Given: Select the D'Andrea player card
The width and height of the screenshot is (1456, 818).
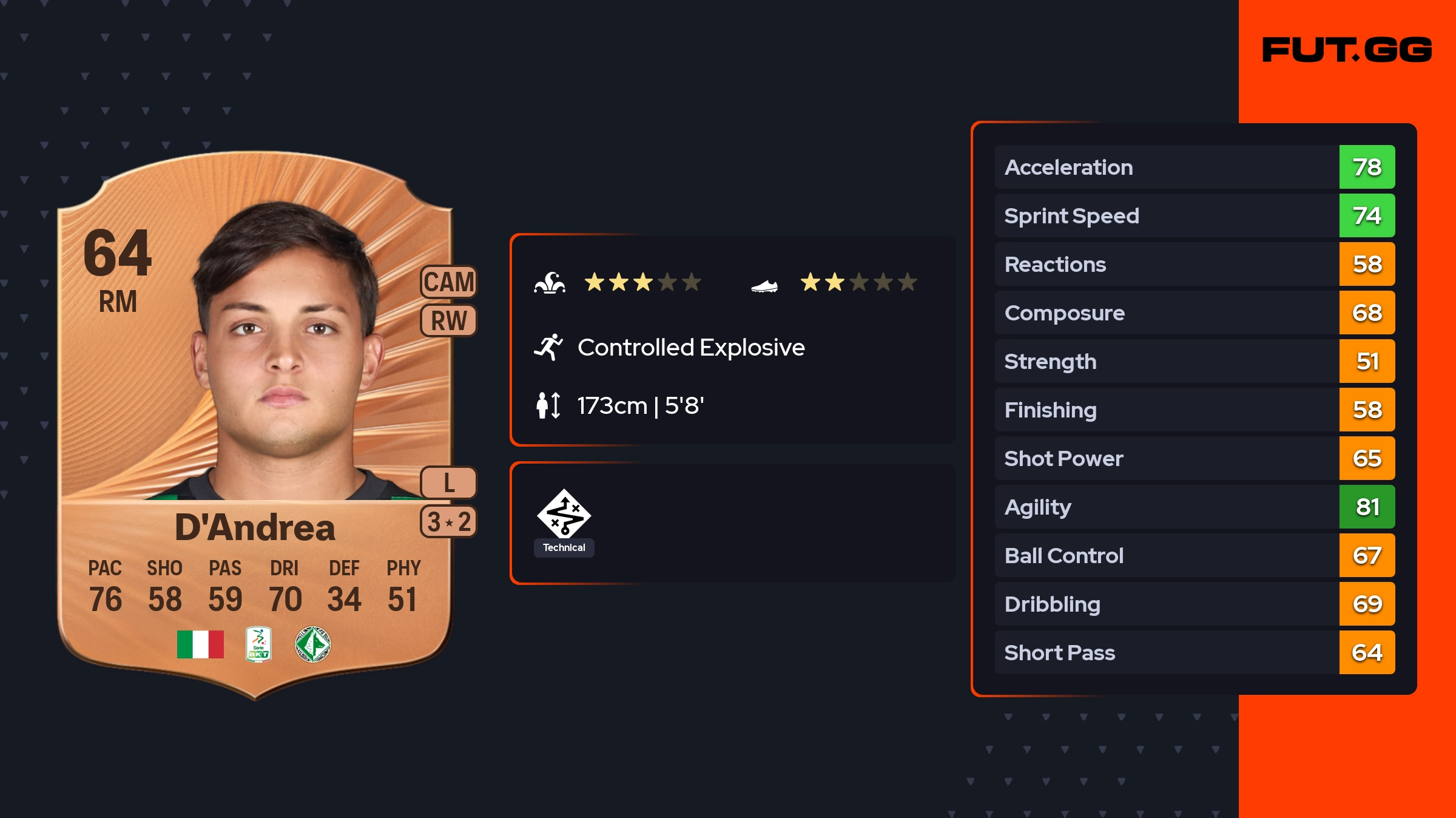Looking at the screenshot, I should [x=255, y=425].
